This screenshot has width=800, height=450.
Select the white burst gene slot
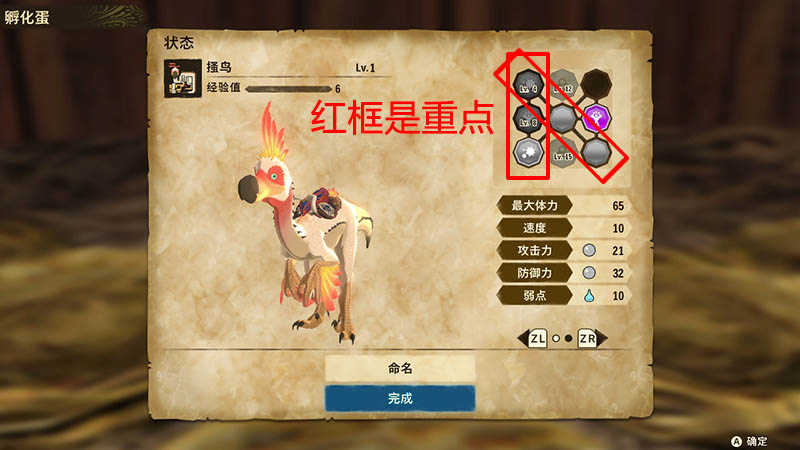coord(529,152)
